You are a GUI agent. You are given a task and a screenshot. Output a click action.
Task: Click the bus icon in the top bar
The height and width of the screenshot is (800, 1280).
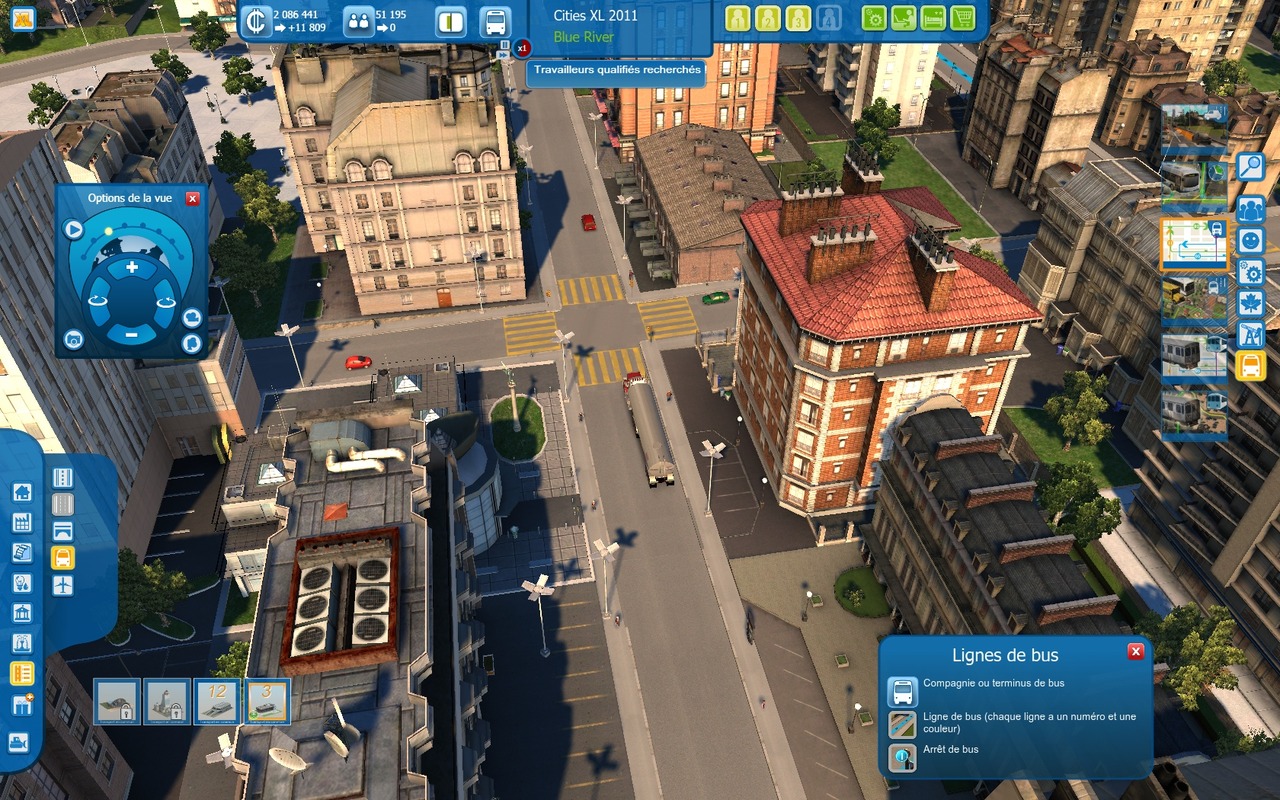(494, 21)
